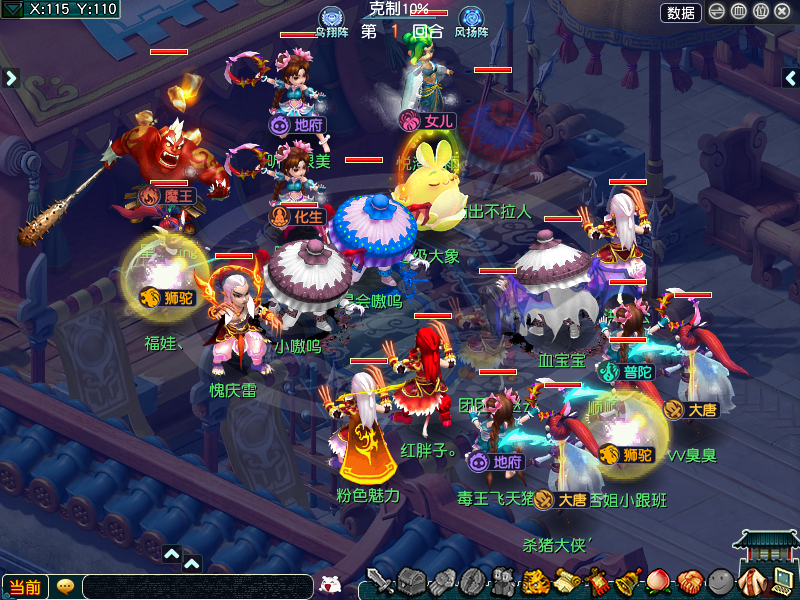Open the emoticon bear face picker

tap(329, 585)
